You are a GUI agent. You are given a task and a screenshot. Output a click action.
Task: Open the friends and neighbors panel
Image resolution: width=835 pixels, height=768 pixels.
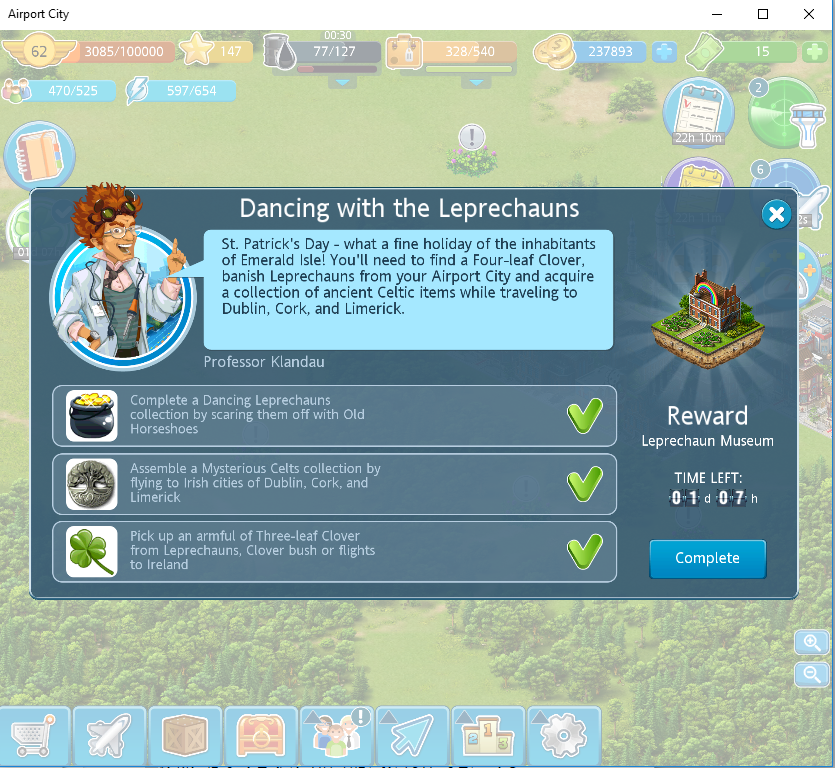pos(337,737)
